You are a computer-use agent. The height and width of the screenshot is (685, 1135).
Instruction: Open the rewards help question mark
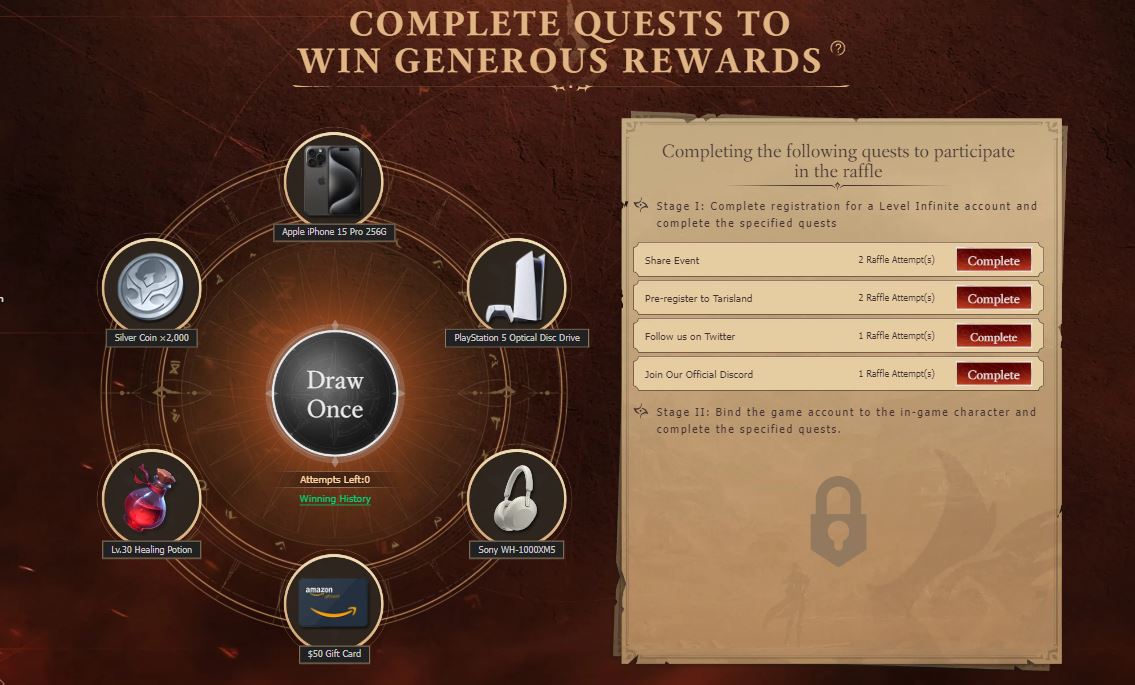click(x=838, y=48)
